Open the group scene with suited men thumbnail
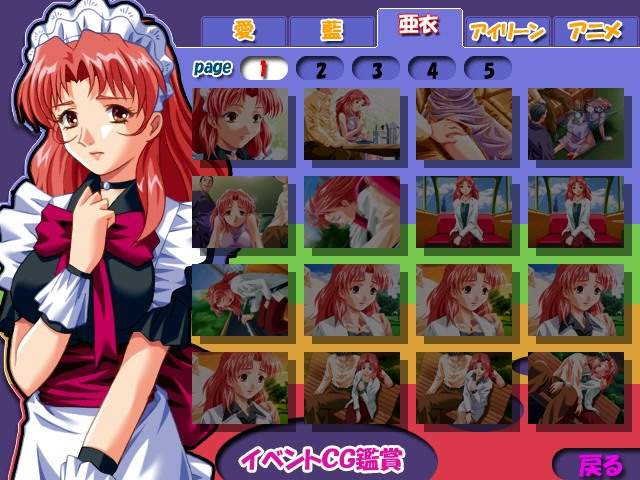 (x=575, y=124)
